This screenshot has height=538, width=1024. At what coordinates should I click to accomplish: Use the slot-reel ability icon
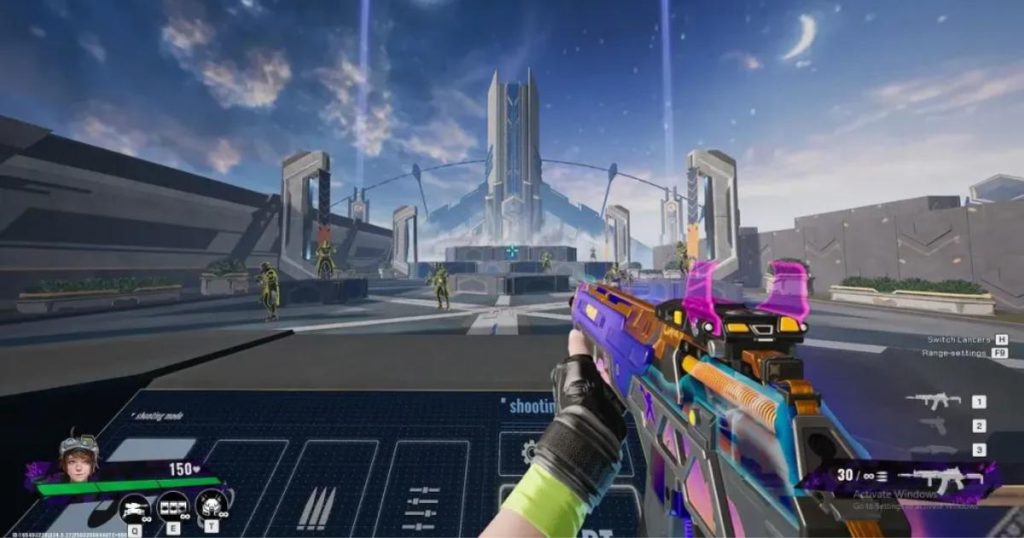click(x=173, y=506)
